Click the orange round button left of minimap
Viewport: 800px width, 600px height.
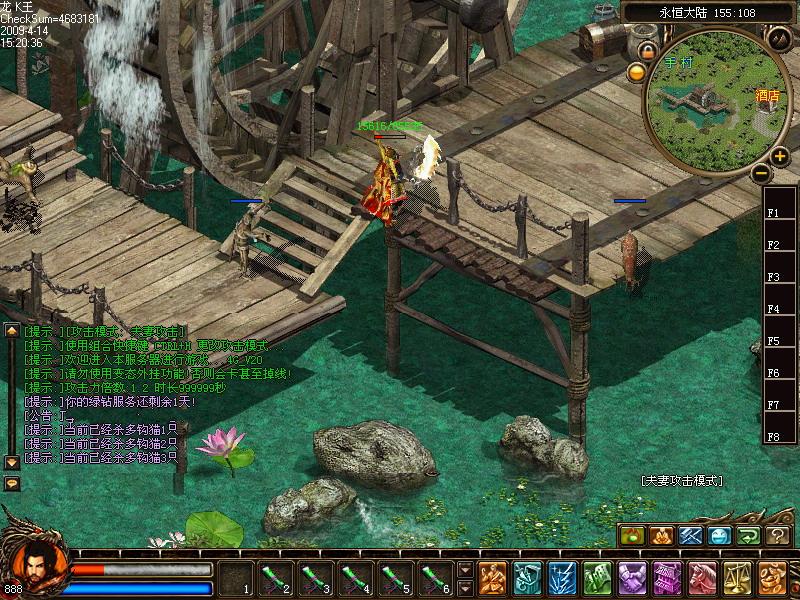coord(636,72)
